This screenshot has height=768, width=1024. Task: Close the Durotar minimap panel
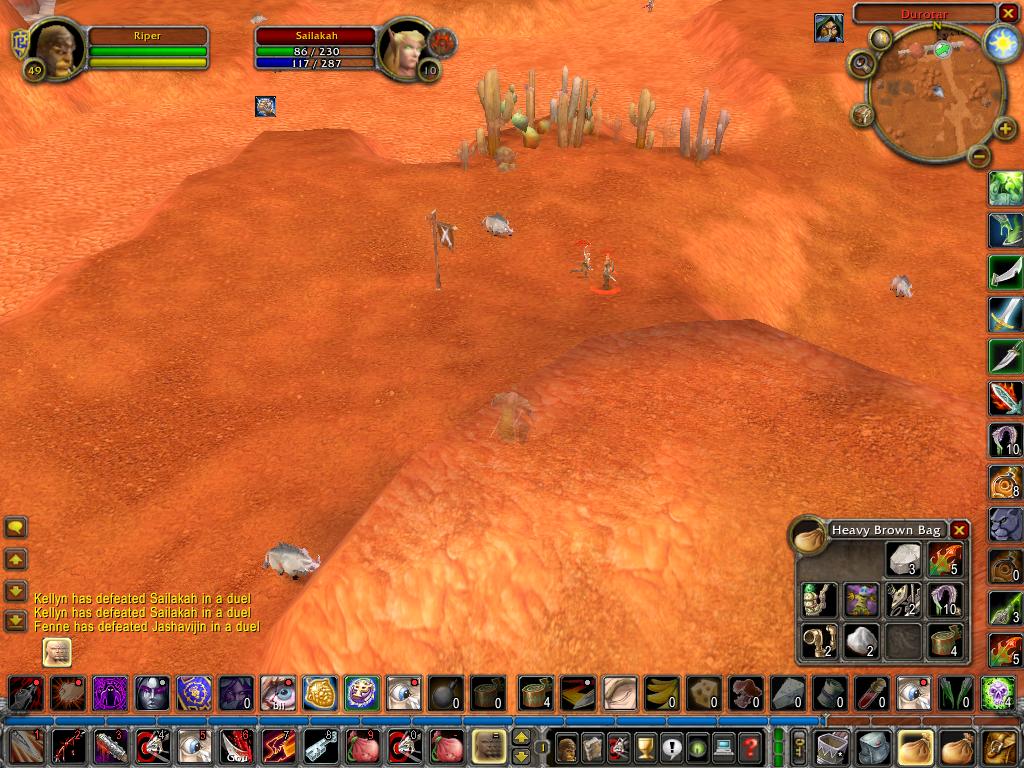click(1007, 13)
